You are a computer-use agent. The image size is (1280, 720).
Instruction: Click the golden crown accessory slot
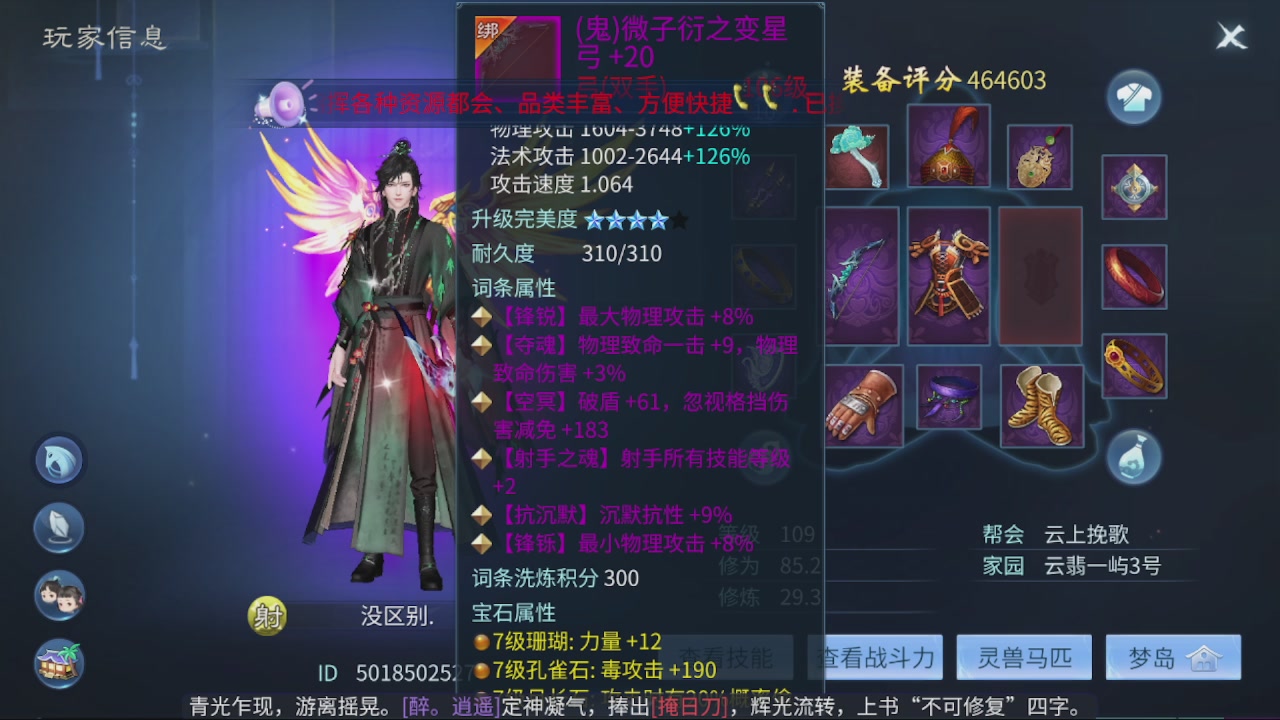point(1133,367)
